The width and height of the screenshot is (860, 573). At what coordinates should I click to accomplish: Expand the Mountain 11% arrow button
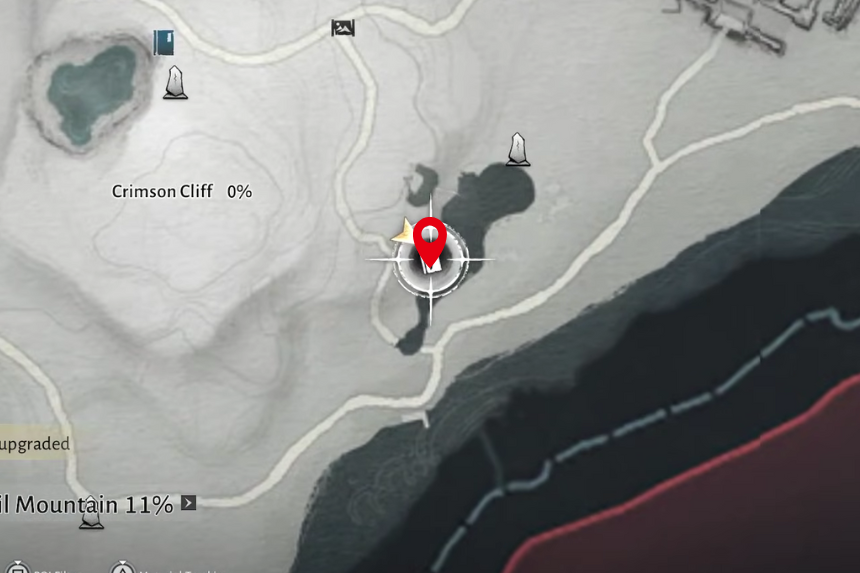click(x=188, y=503)
